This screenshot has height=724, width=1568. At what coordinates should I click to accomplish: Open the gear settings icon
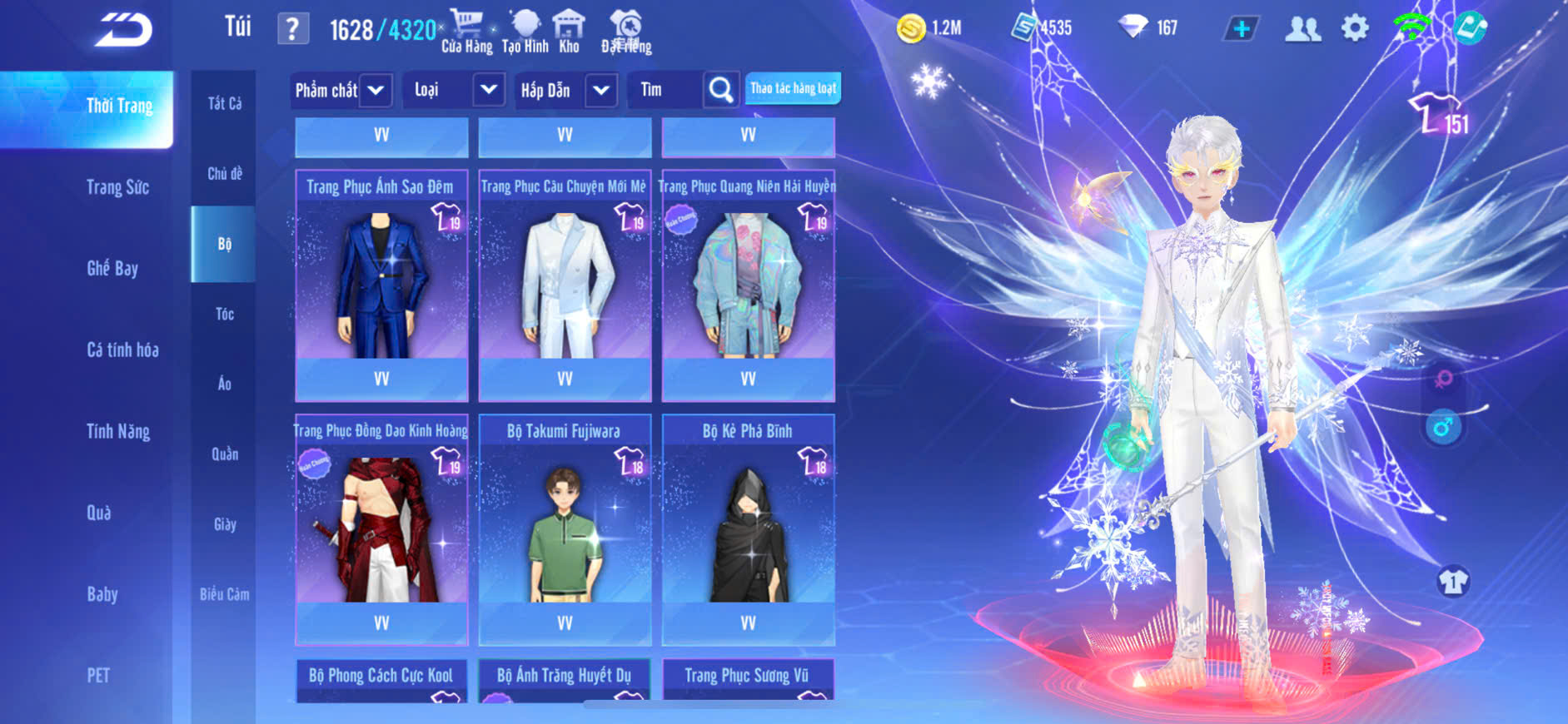[x=1355, y=28]
